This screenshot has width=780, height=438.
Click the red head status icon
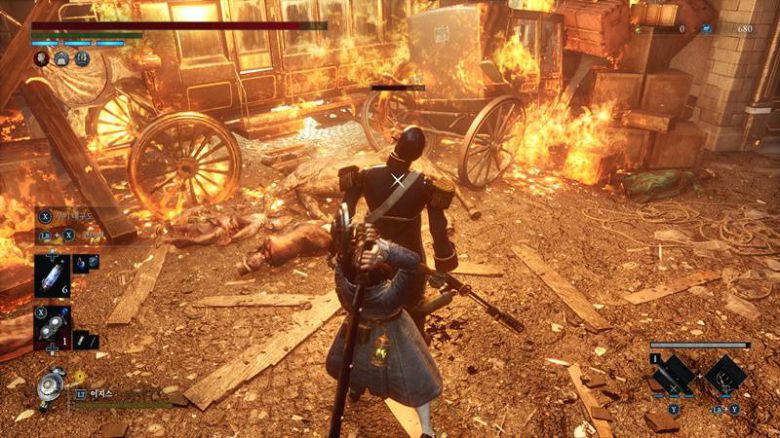[42, 58]
